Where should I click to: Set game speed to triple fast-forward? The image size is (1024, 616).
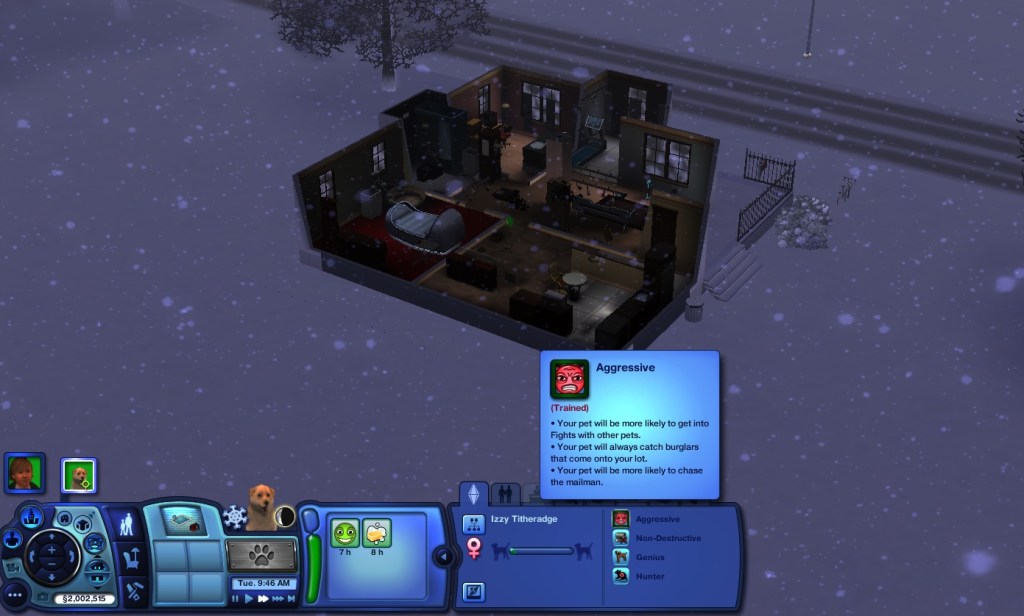(280, 598)
